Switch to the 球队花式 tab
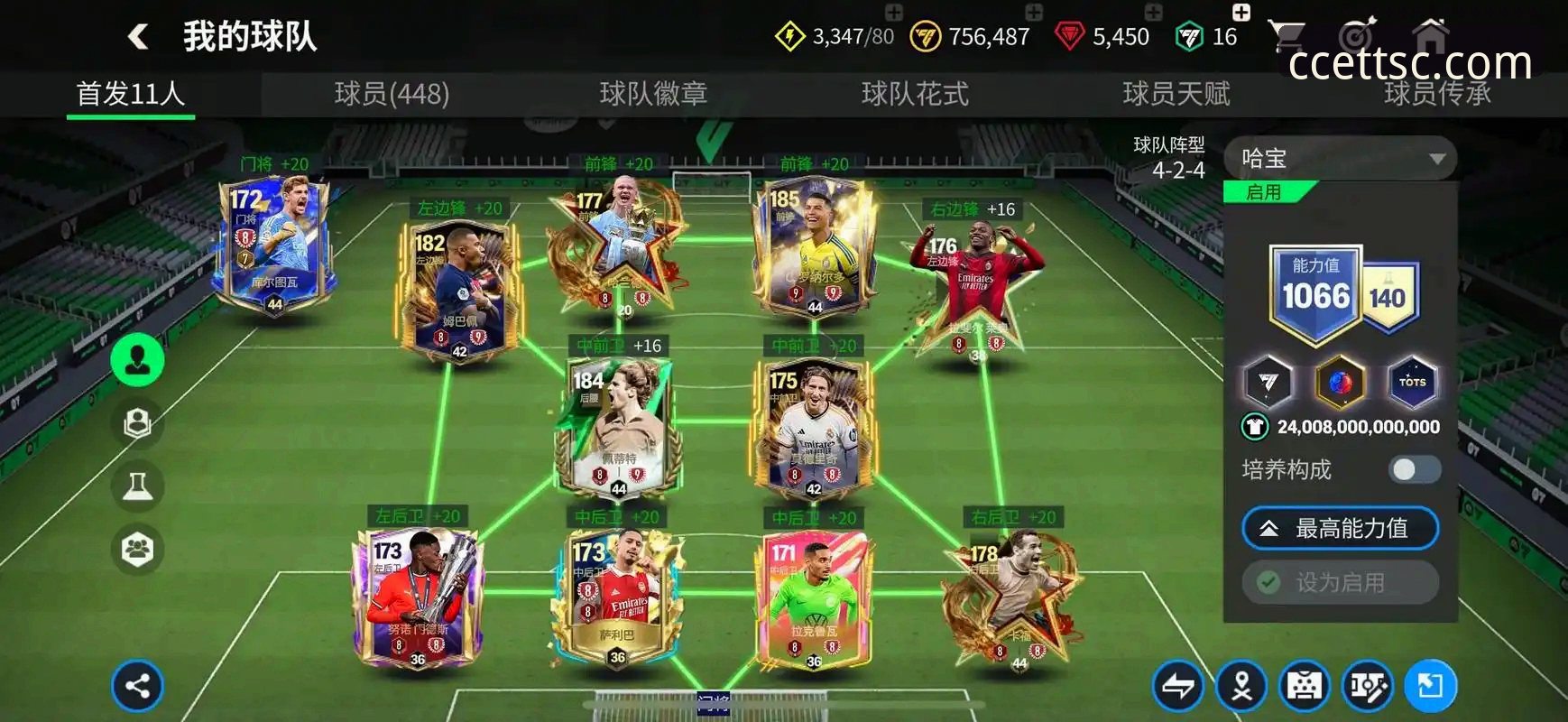Screen dimensions: 1568x722 (915, 94)
